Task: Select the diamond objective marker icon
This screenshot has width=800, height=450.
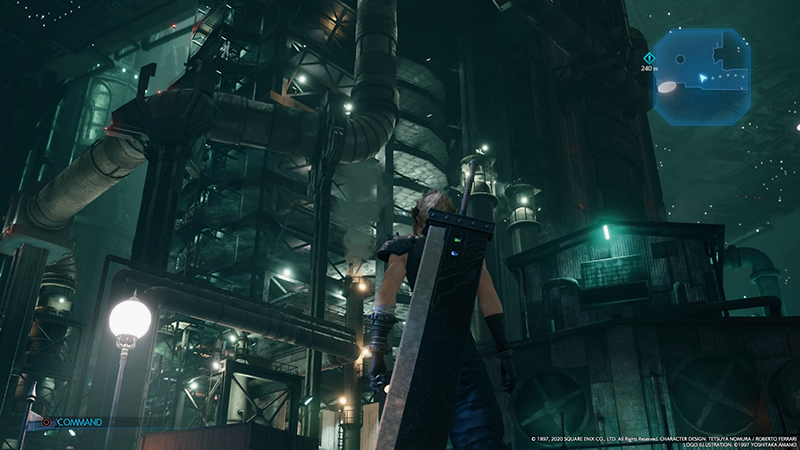Action: 649,58
